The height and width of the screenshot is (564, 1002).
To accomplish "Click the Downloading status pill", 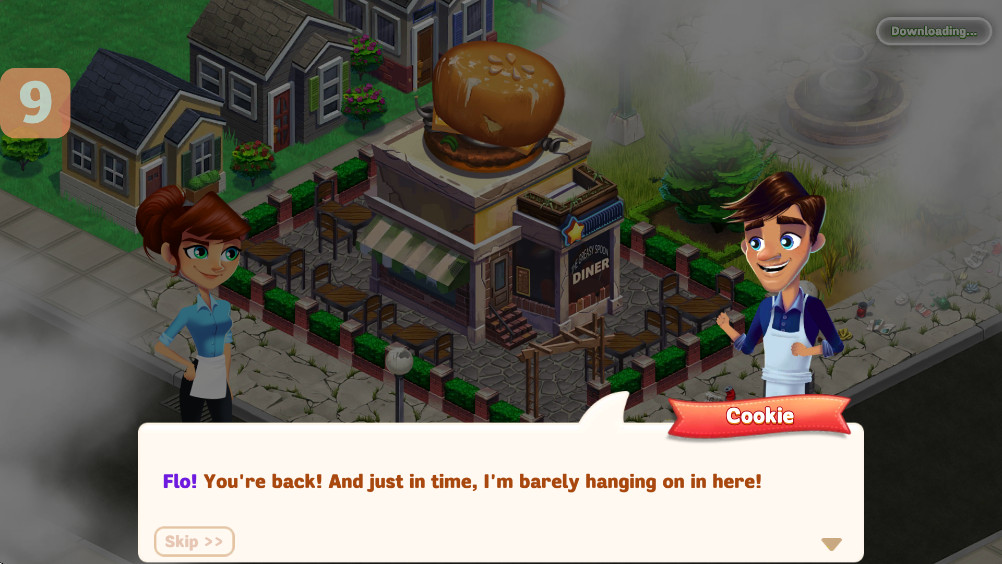I will [x=933, y=31].
